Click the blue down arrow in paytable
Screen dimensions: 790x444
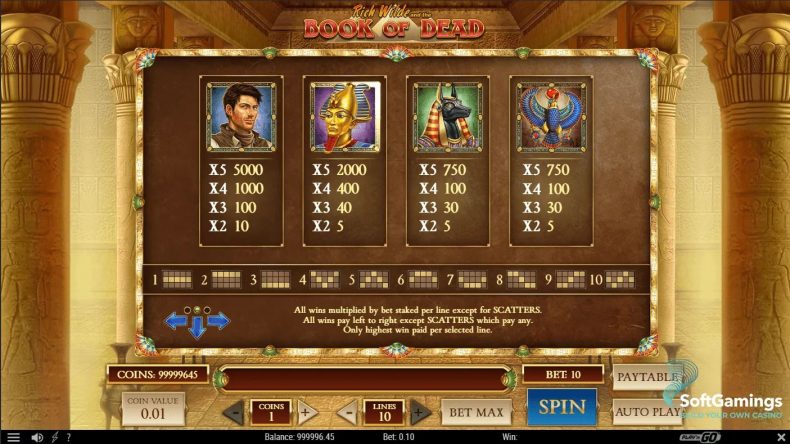(198, 327)
